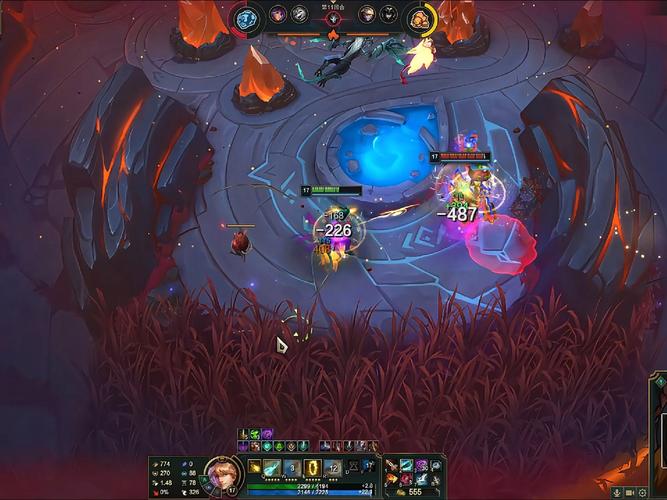Click the blonde champion portrait on the scoreboard

point(367,14)
